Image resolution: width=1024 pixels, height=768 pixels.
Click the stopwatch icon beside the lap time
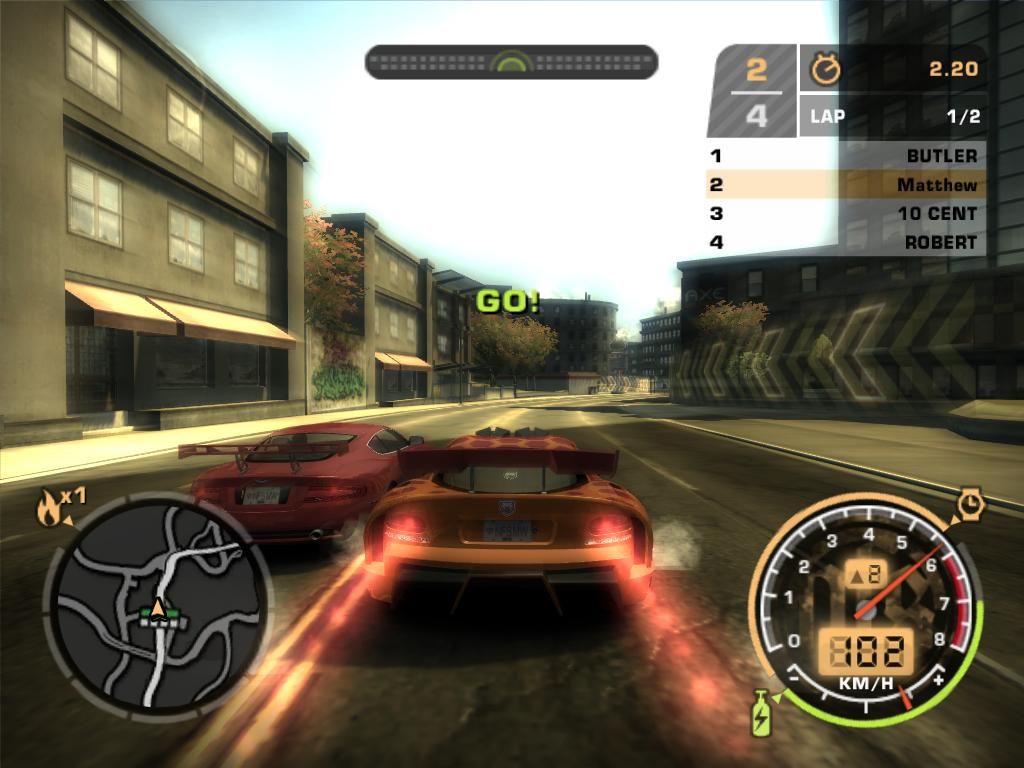tap(826, 68)
